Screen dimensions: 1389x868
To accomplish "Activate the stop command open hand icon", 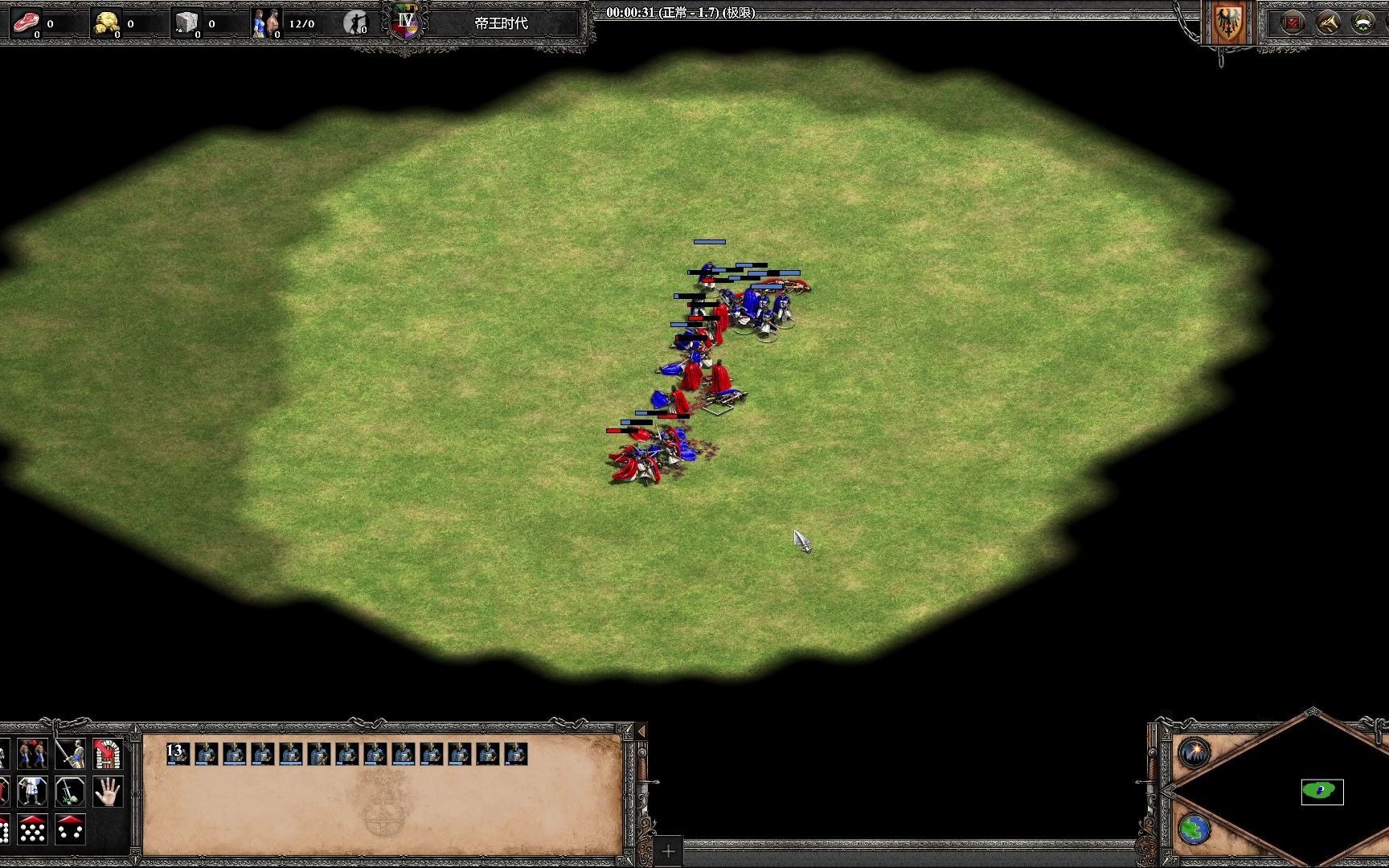I will pyautogui.click(x=108, y=792).
